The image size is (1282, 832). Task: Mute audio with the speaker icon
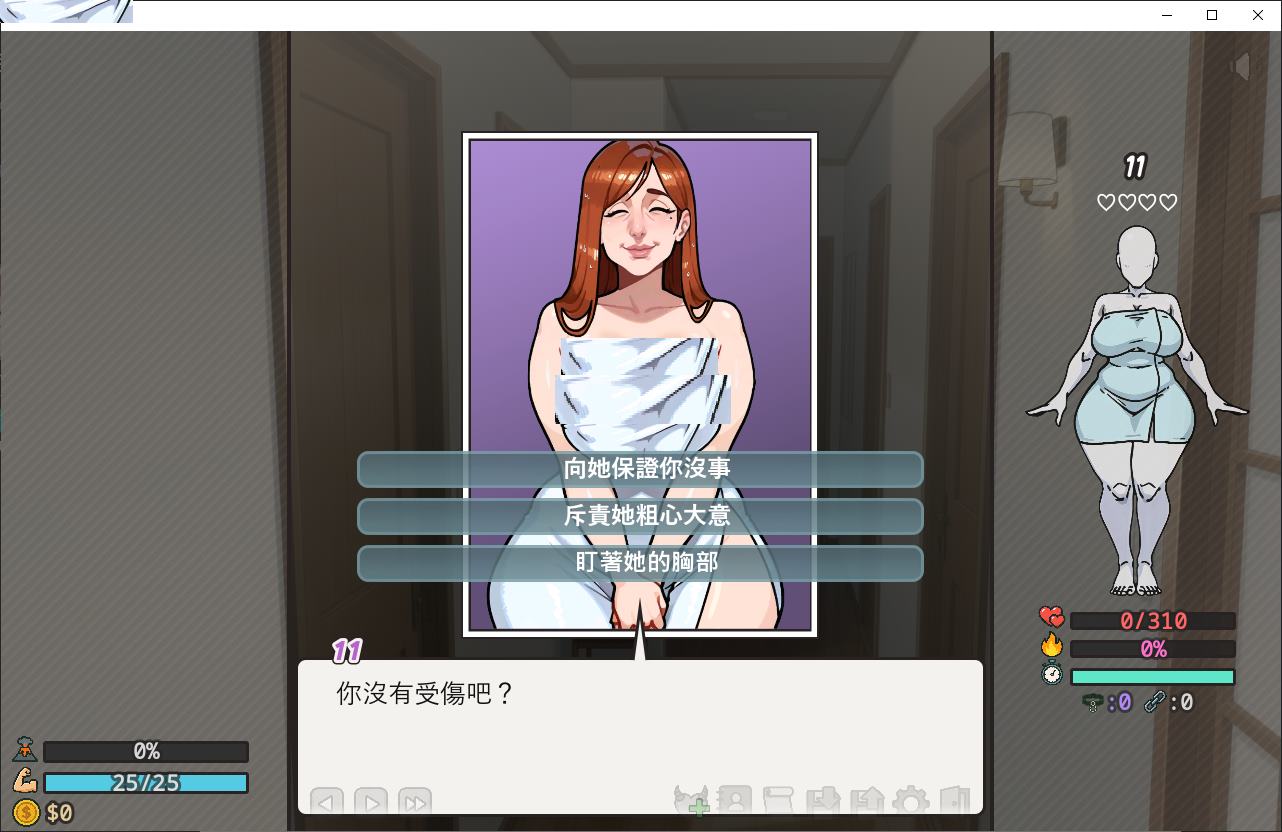(x=1240, y=66)
